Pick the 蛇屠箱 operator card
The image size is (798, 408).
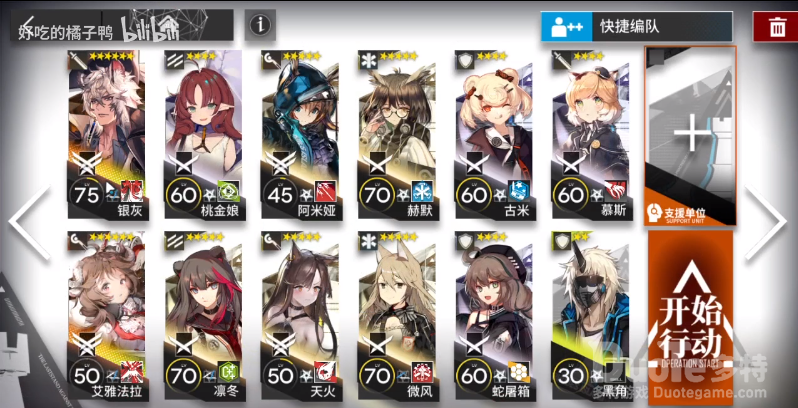click(493, 310)
